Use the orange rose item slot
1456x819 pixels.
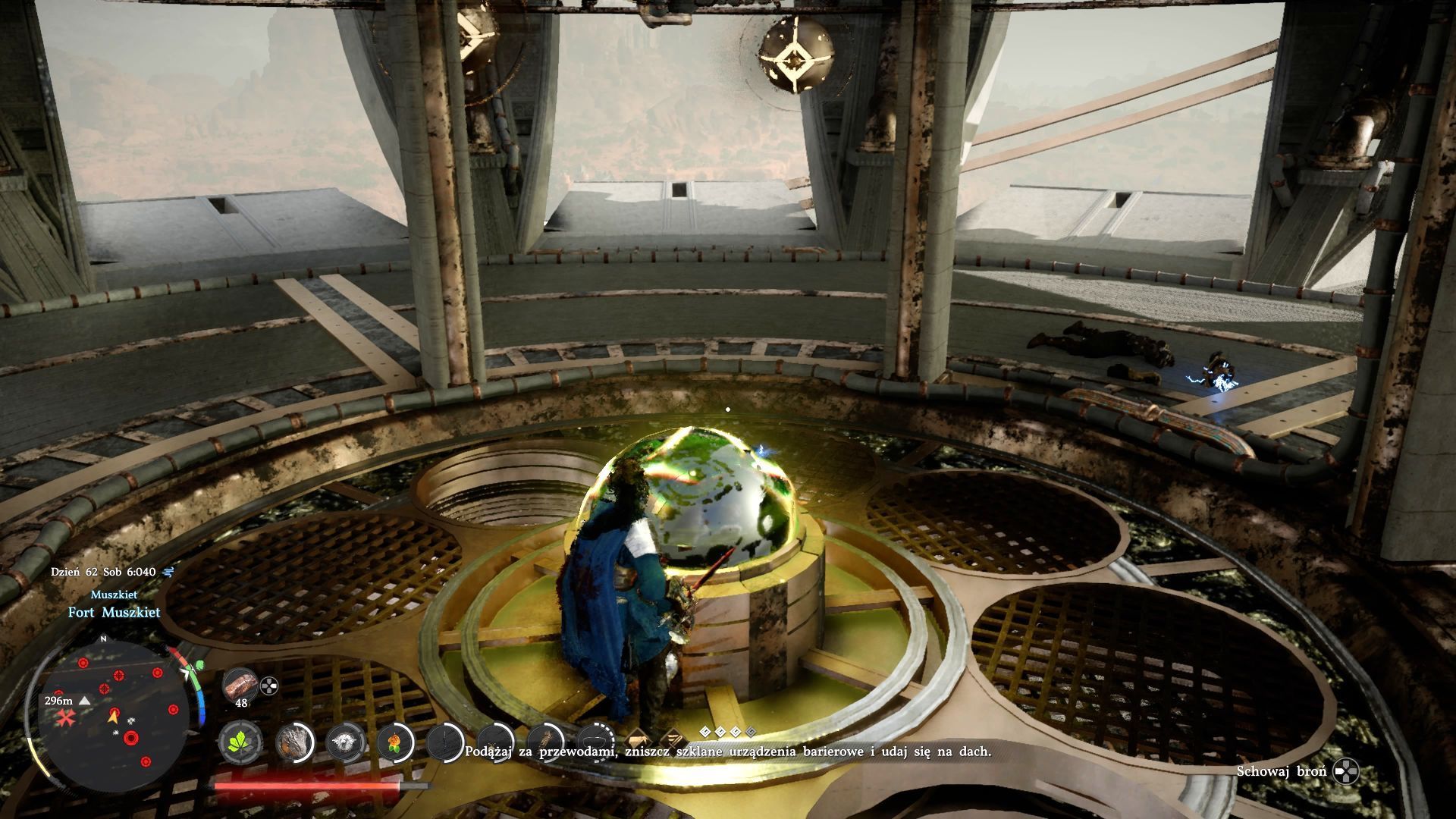pyautogui.click(x=392, y=742)
